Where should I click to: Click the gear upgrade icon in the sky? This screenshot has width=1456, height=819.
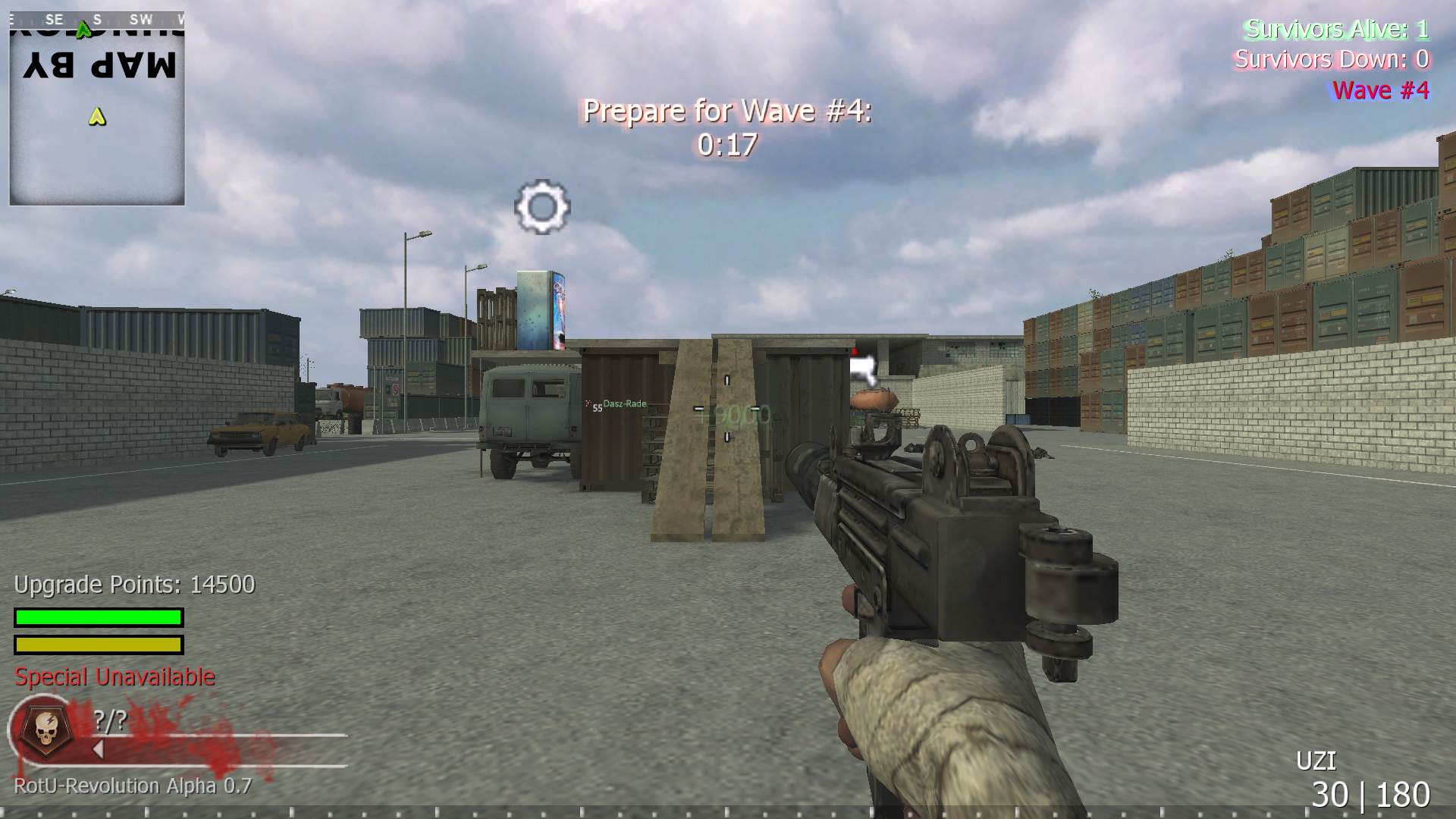(x=541, y=207)
